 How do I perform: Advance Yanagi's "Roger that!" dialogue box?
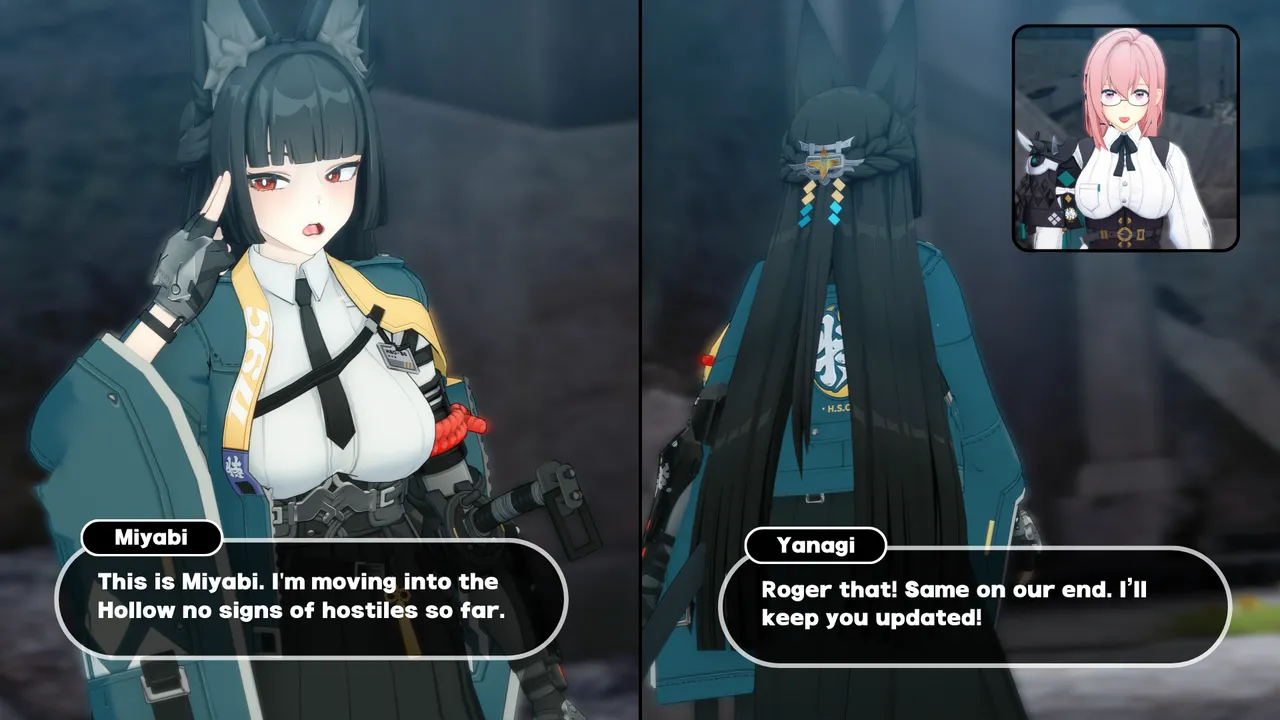click(x=974, y=605)
